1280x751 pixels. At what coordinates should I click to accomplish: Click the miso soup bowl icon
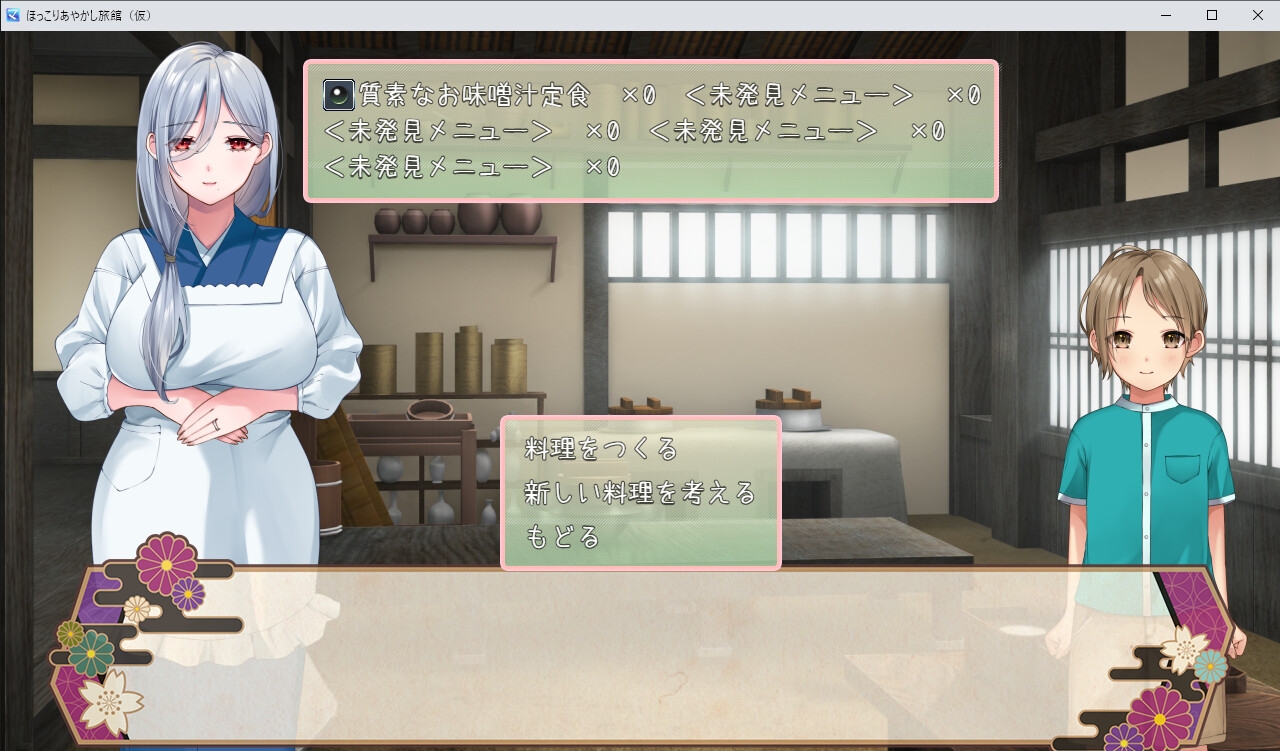click(340, 93)
